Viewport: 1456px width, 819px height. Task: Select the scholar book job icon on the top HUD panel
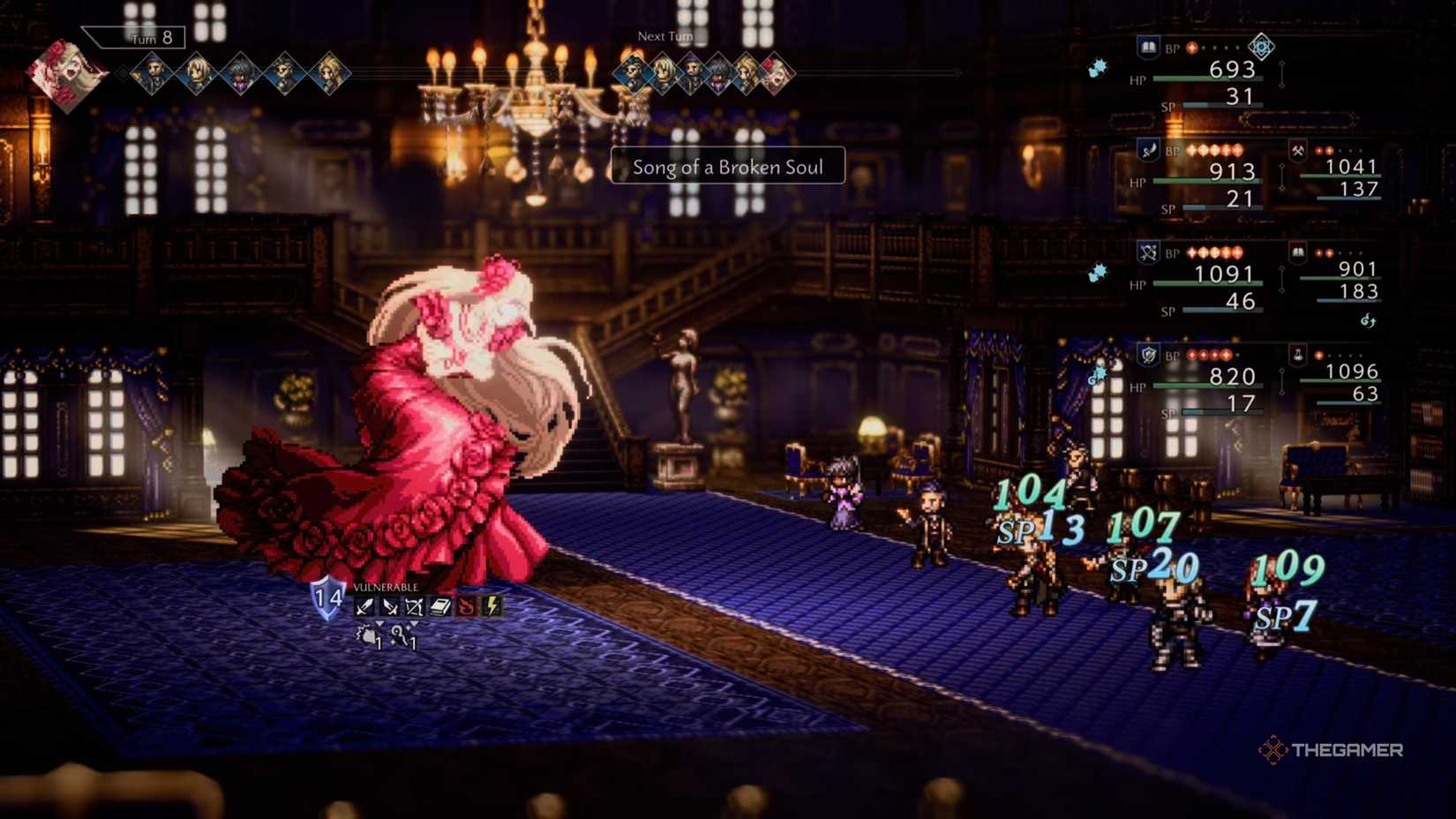coord(1148,49)
